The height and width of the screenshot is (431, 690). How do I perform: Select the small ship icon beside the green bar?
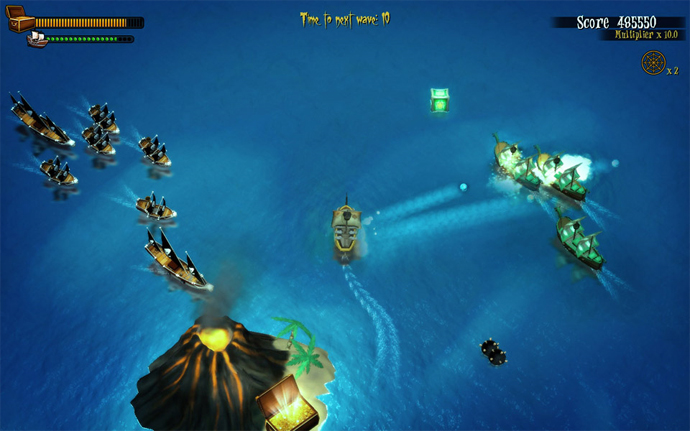click(x=37, y=39)
